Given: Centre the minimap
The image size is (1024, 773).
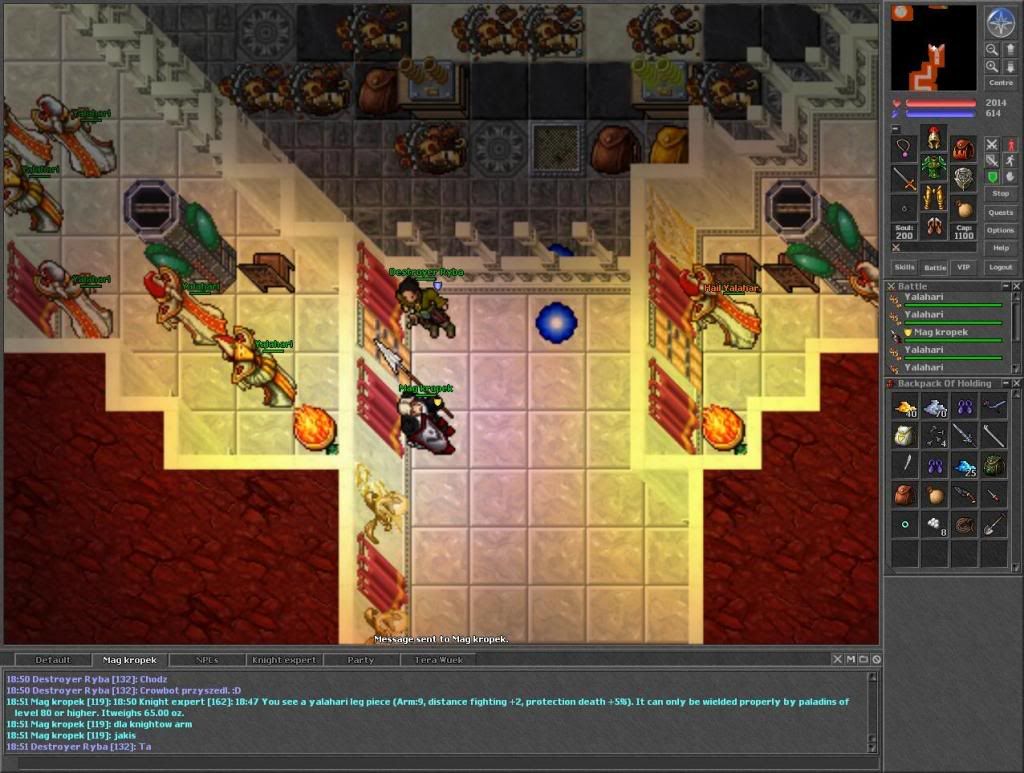Looking at the screenshot, I should coord(1000,83).
